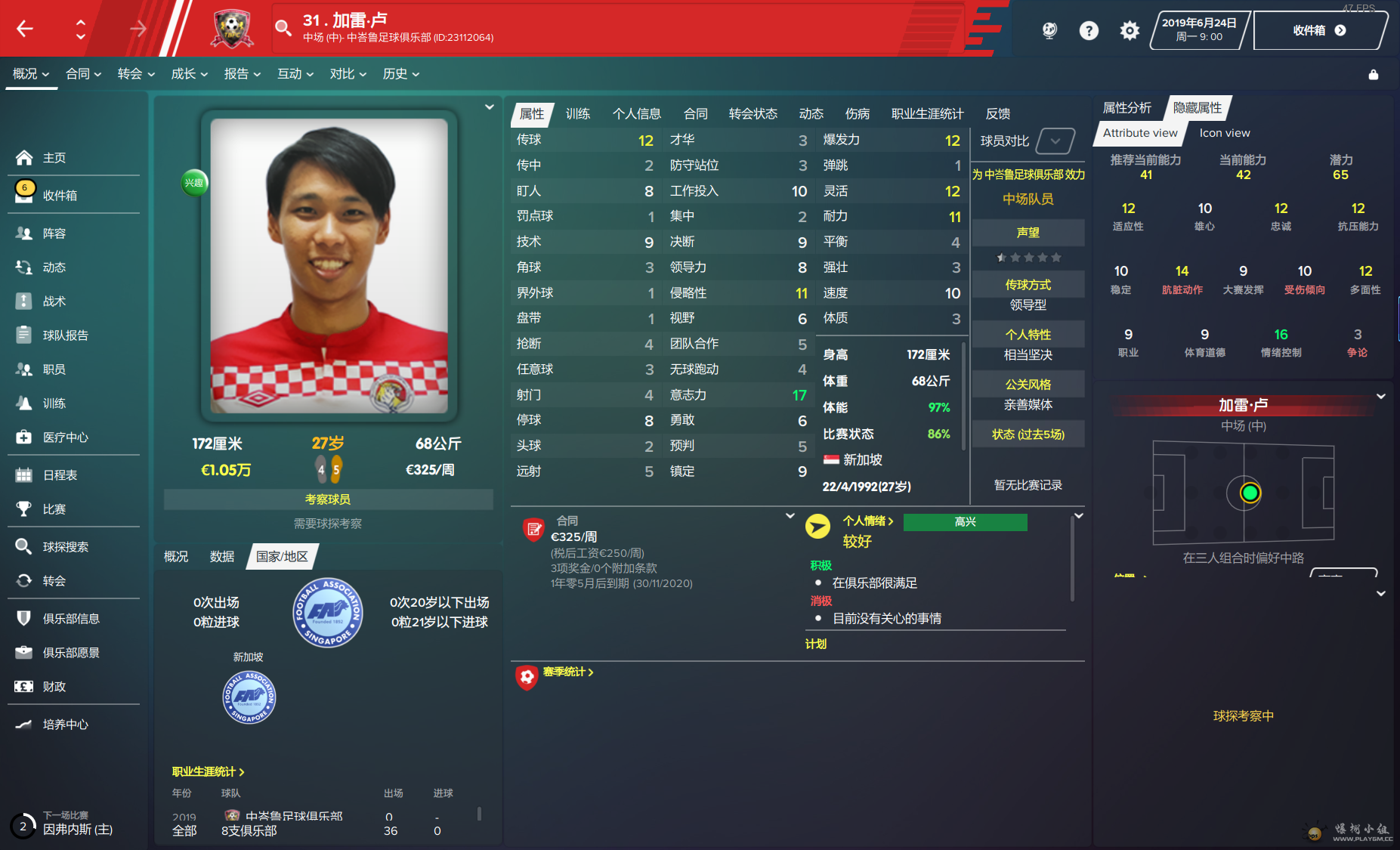1400x850 pixels.
Task: Click the 考察球员 button
Action: click(x=328, y=499)
